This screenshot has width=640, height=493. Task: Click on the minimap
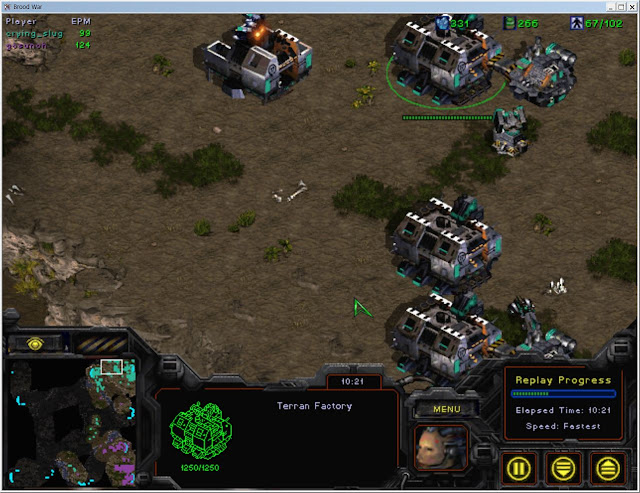[74, 422]
